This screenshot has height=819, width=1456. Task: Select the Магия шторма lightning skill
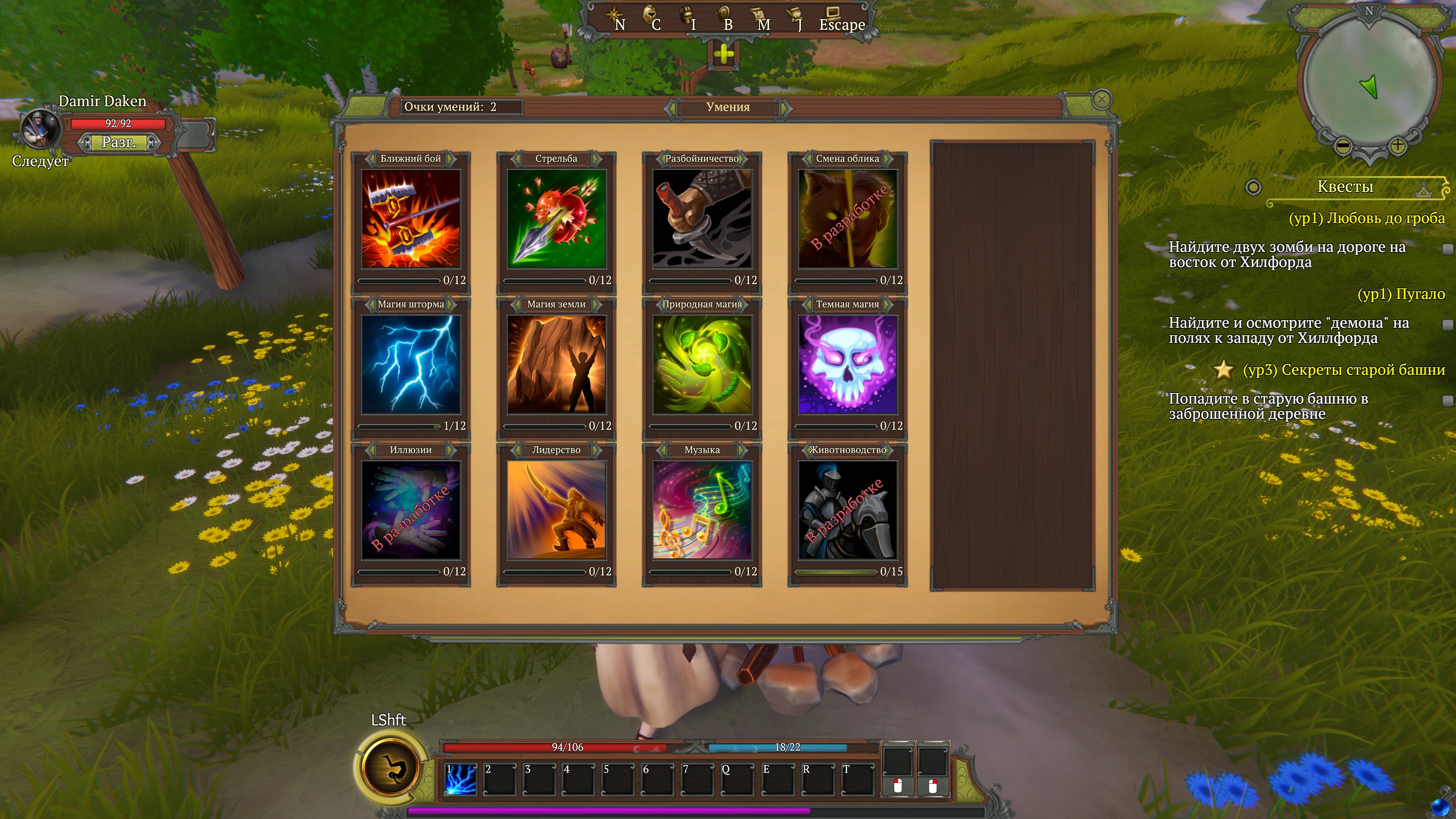click(411, 365)
